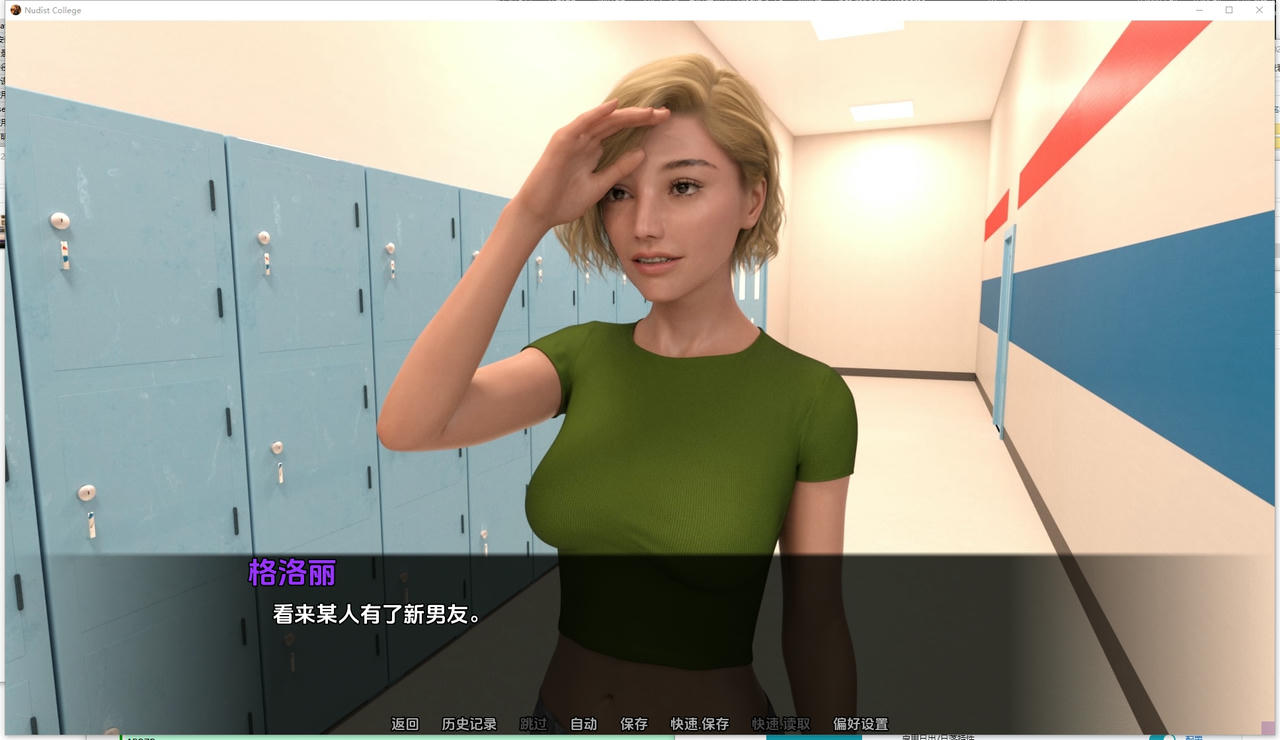
Task: Roll back dialogue with the 返回 option
Action: pyautogui.click(x=404, y=723)
